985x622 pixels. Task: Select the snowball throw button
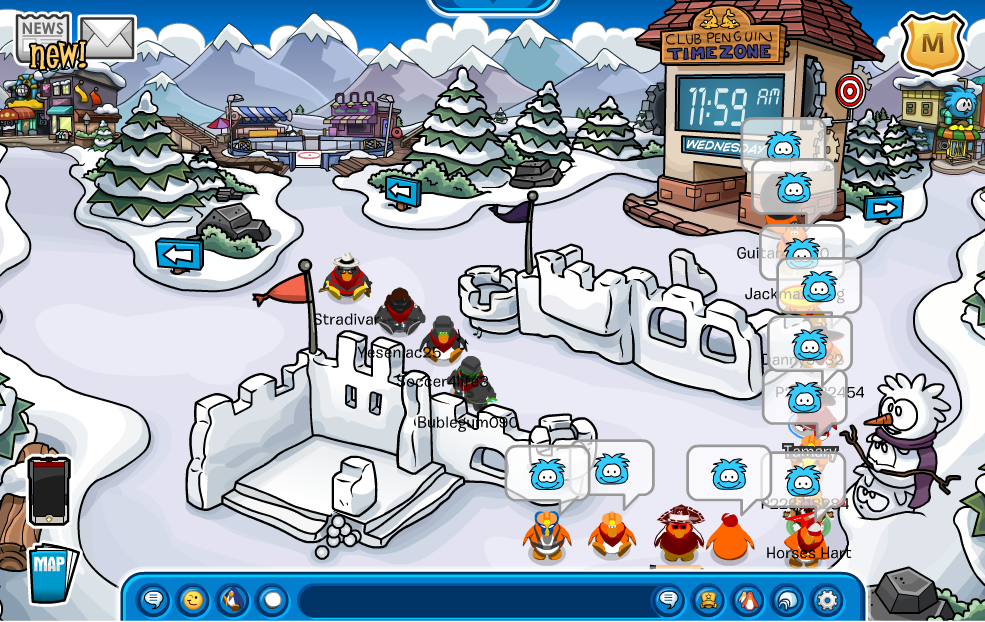(x=272, y=600)
